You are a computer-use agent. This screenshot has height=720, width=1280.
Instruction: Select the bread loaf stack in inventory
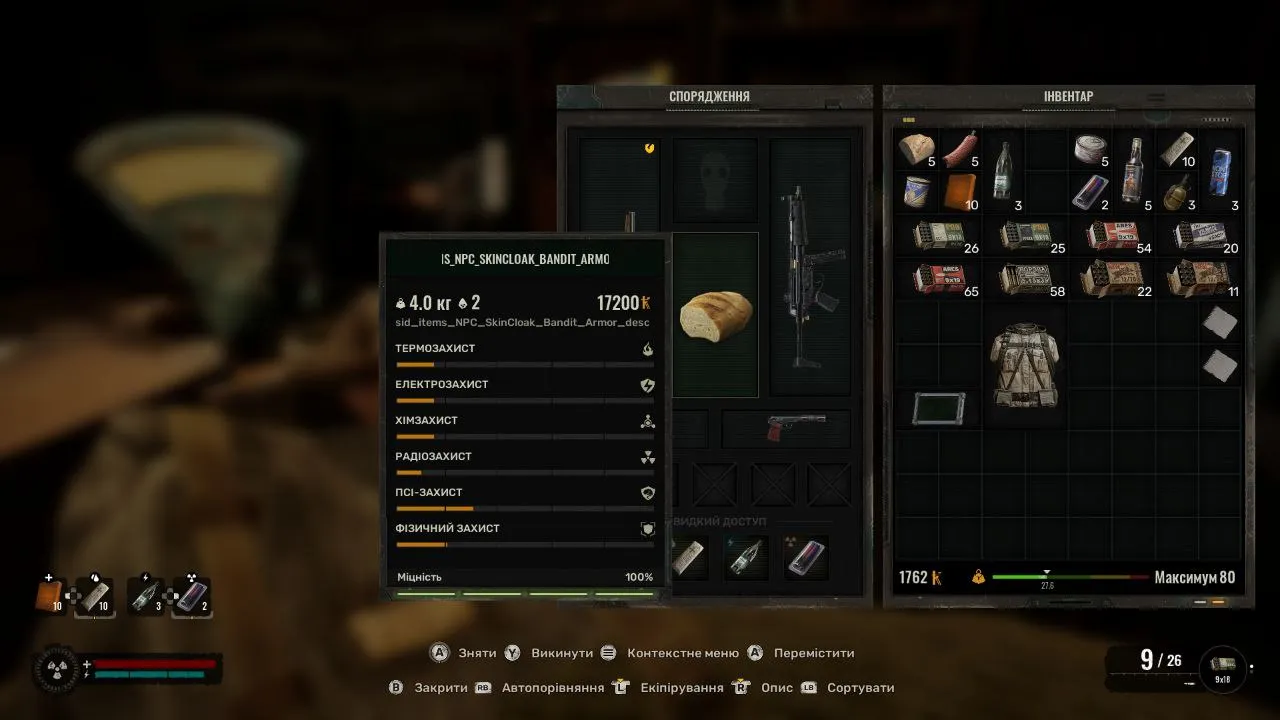coord(917,150)
